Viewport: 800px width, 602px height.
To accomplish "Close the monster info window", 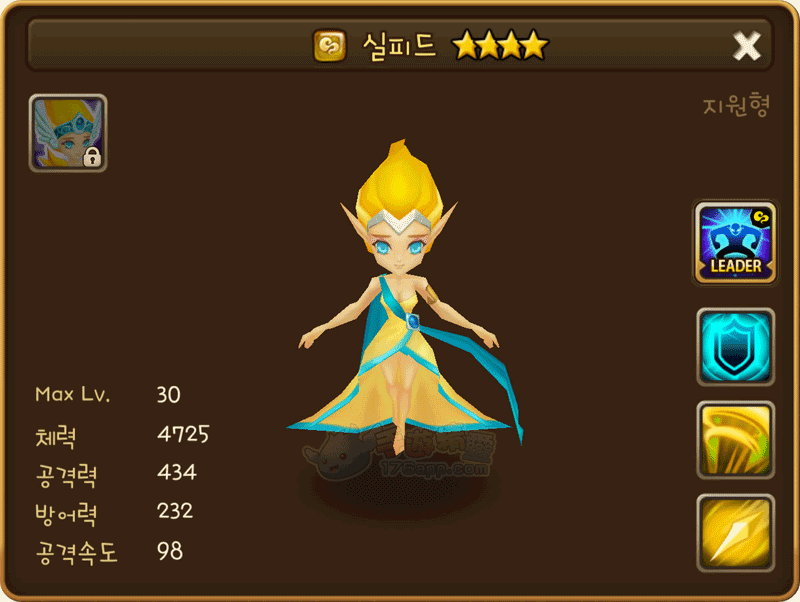I will (x=747, y=45).
